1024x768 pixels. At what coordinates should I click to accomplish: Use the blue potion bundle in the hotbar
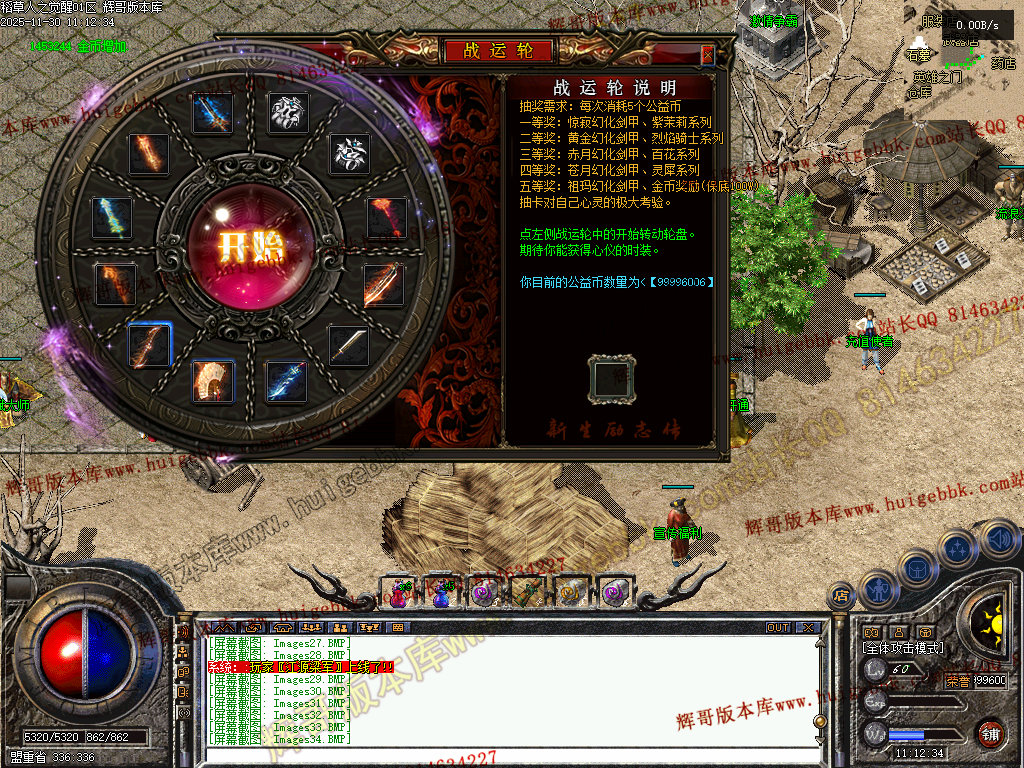(x=441, y=593)
